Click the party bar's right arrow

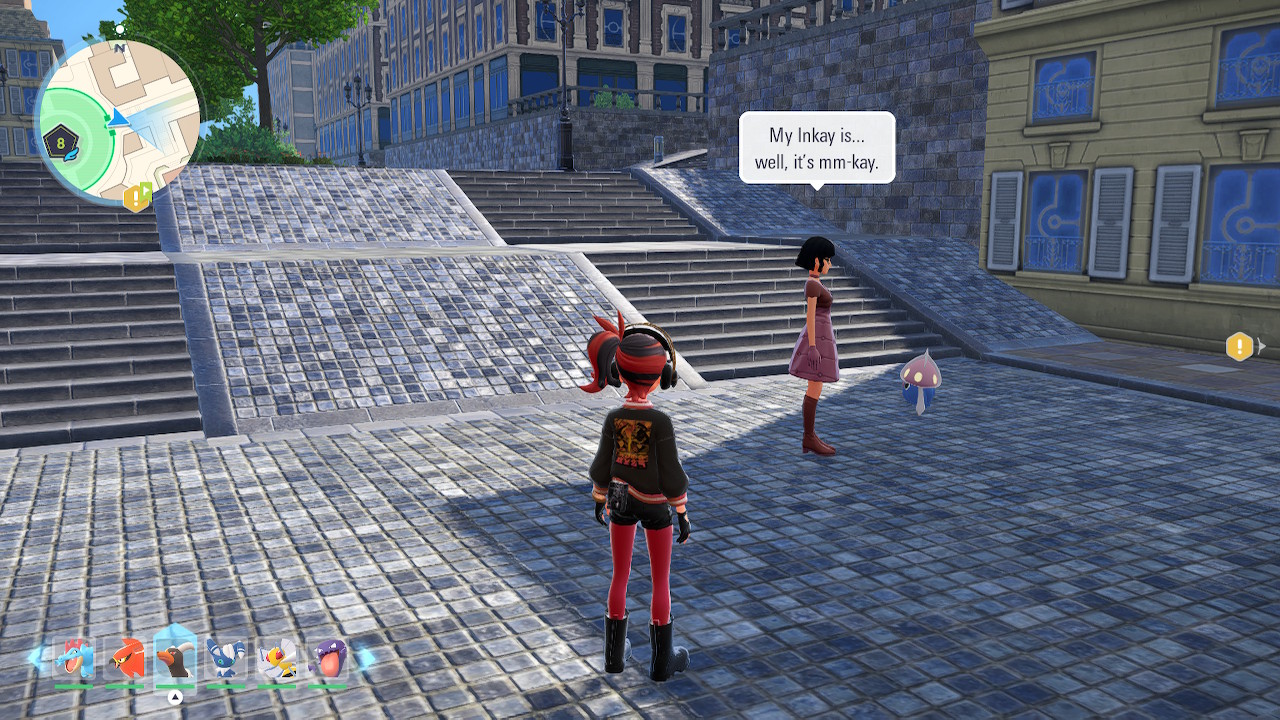[365, 658]
